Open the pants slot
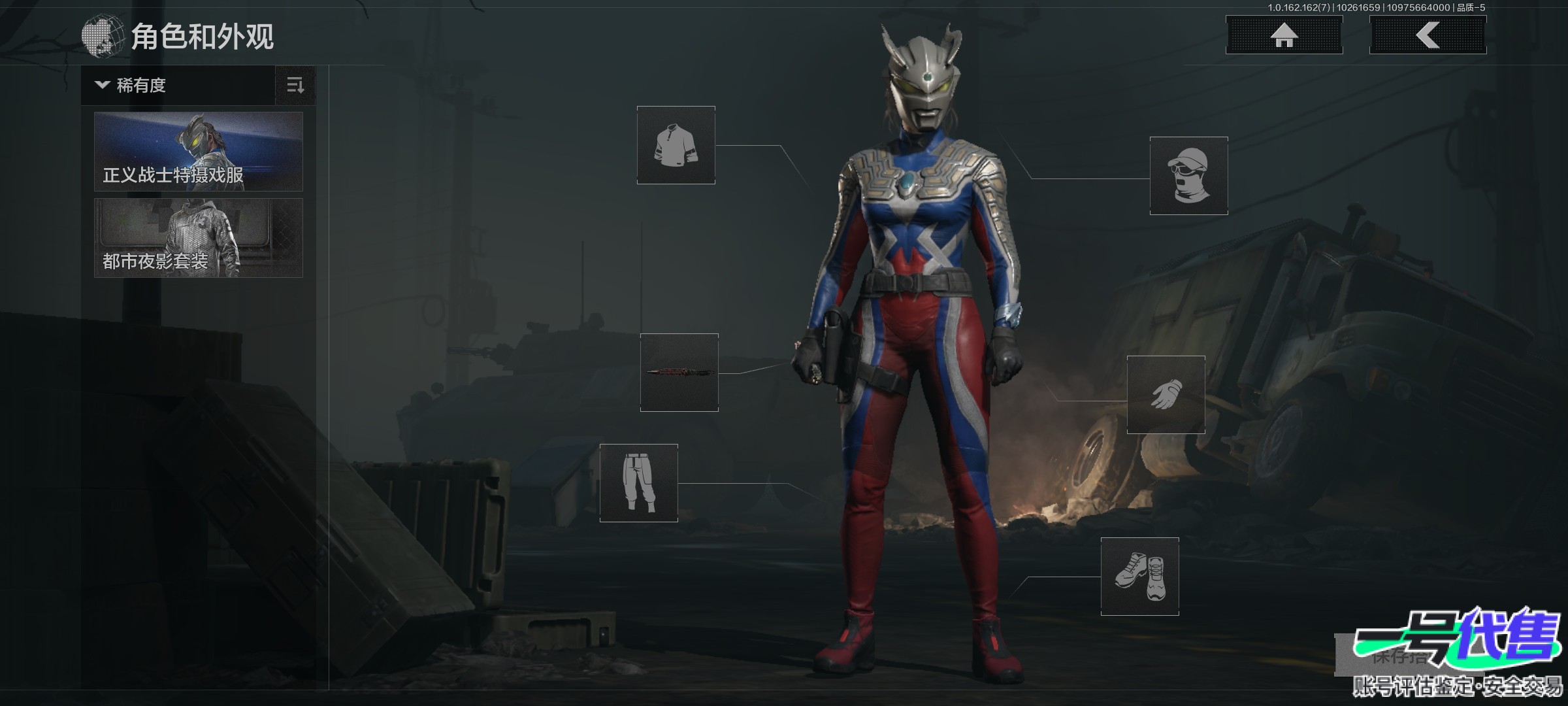 638,483
